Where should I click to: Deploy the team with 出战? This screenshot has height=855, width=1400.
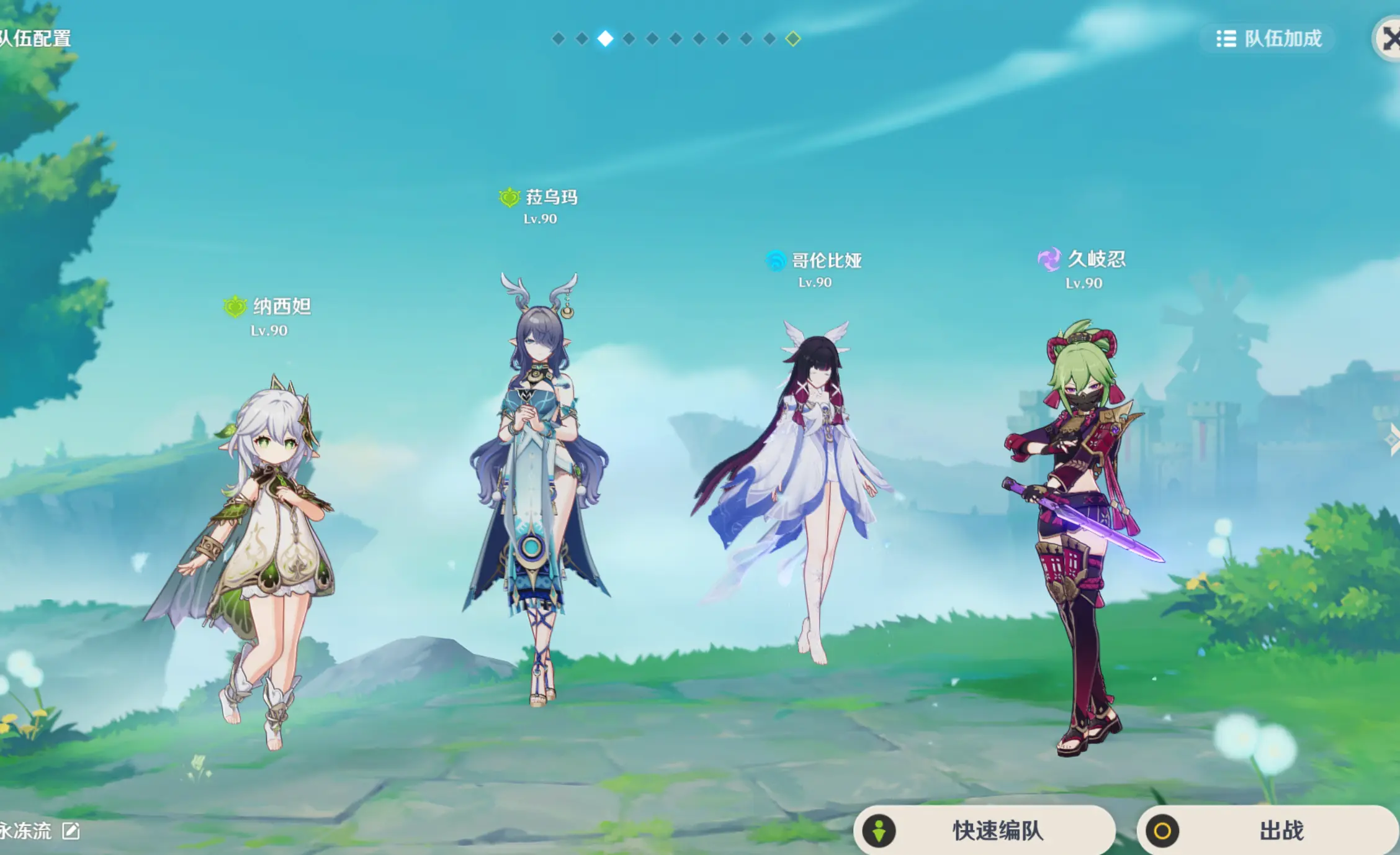(x=1267, y=830)
